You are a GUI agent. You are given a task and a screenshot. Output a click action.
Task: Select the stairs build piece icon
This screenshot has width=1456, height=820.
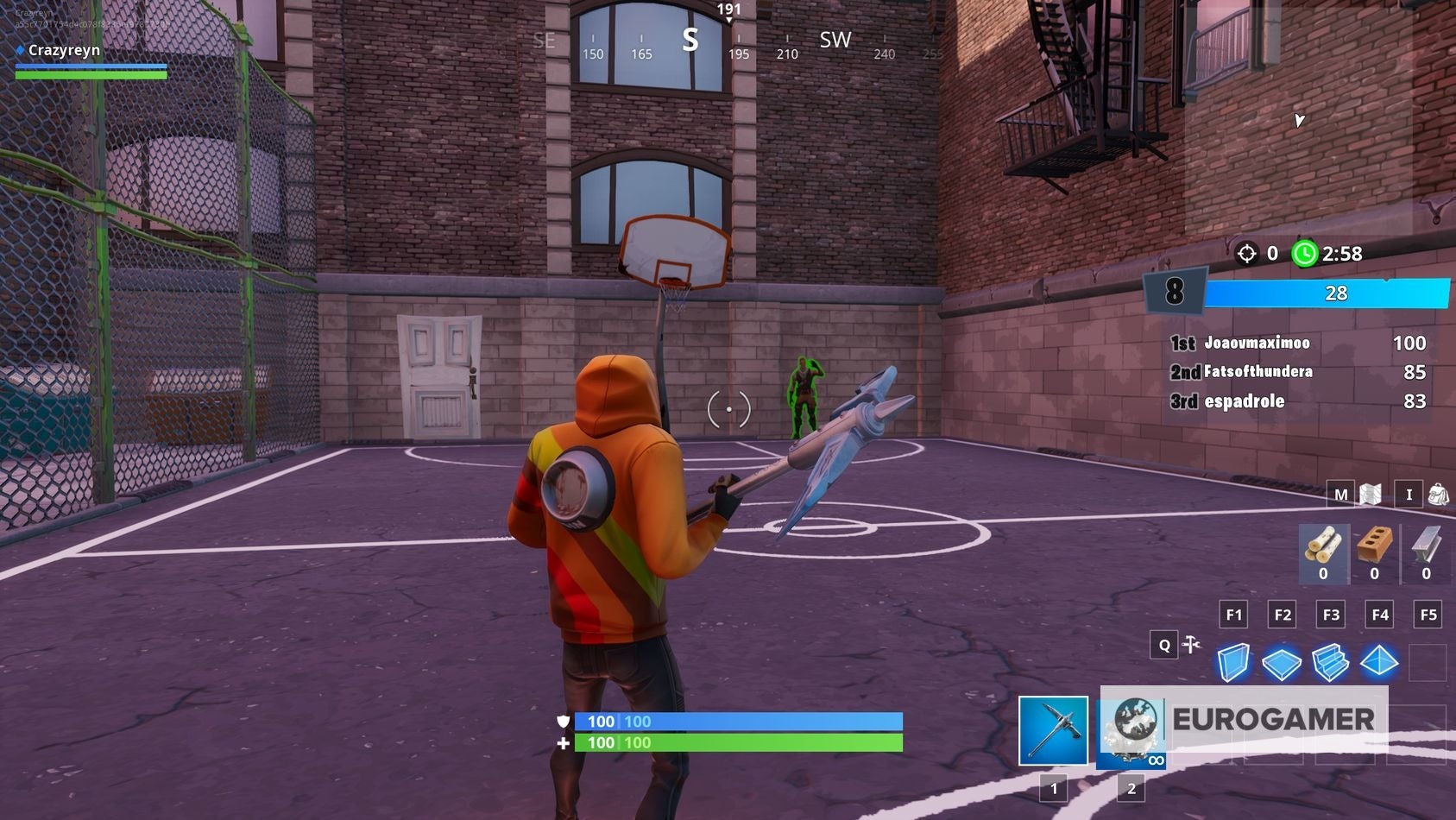(1332, 661)
